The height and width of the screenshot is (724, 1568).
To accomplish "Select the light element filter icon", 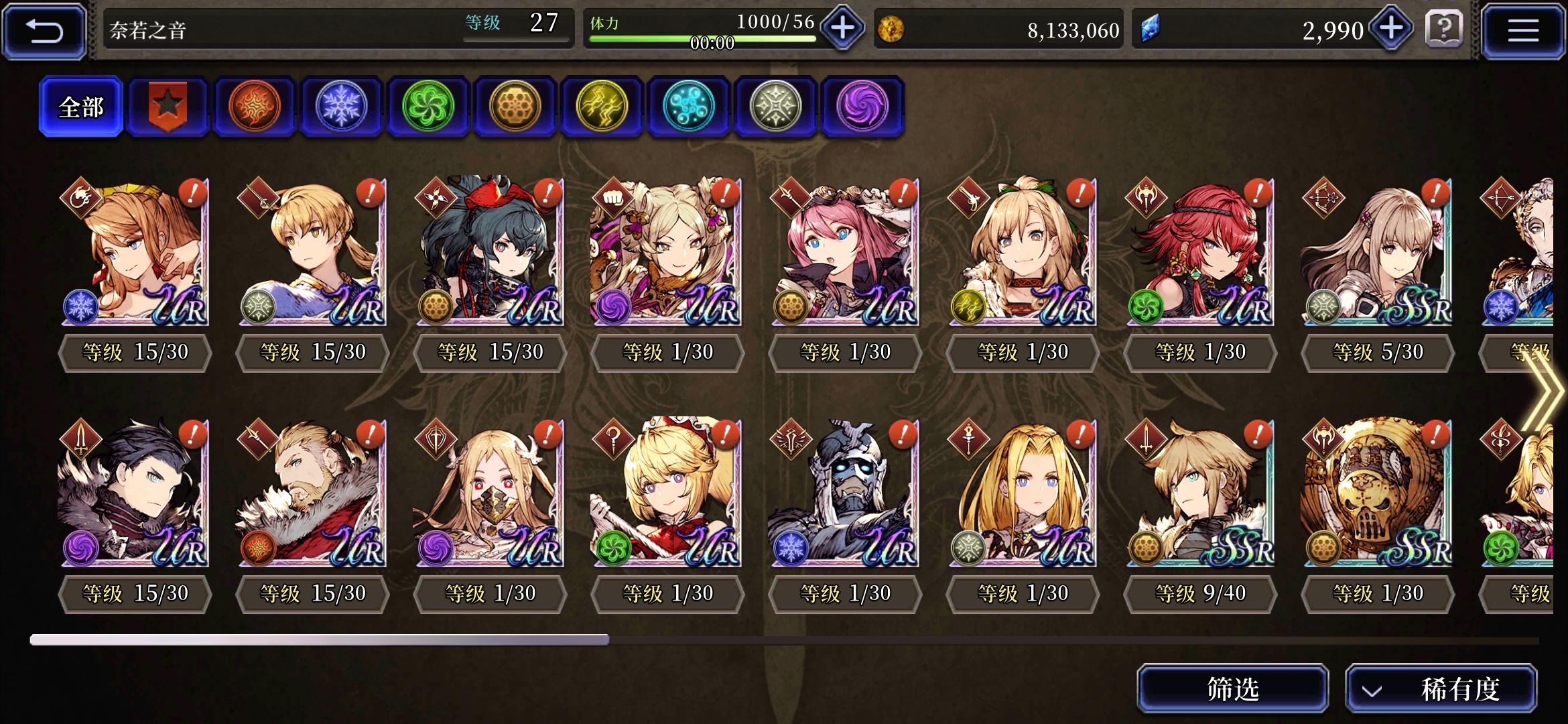I will point(775,107).
